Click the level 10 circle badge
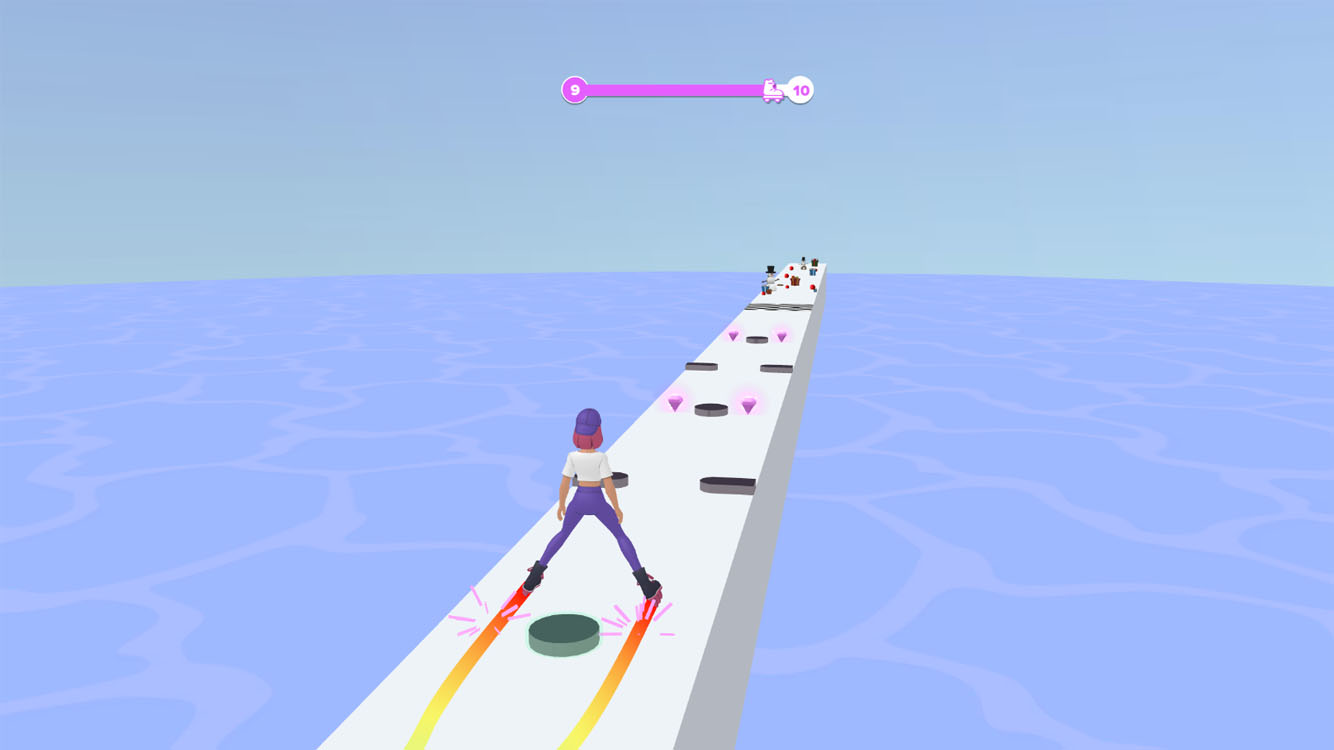 point(800,89)
